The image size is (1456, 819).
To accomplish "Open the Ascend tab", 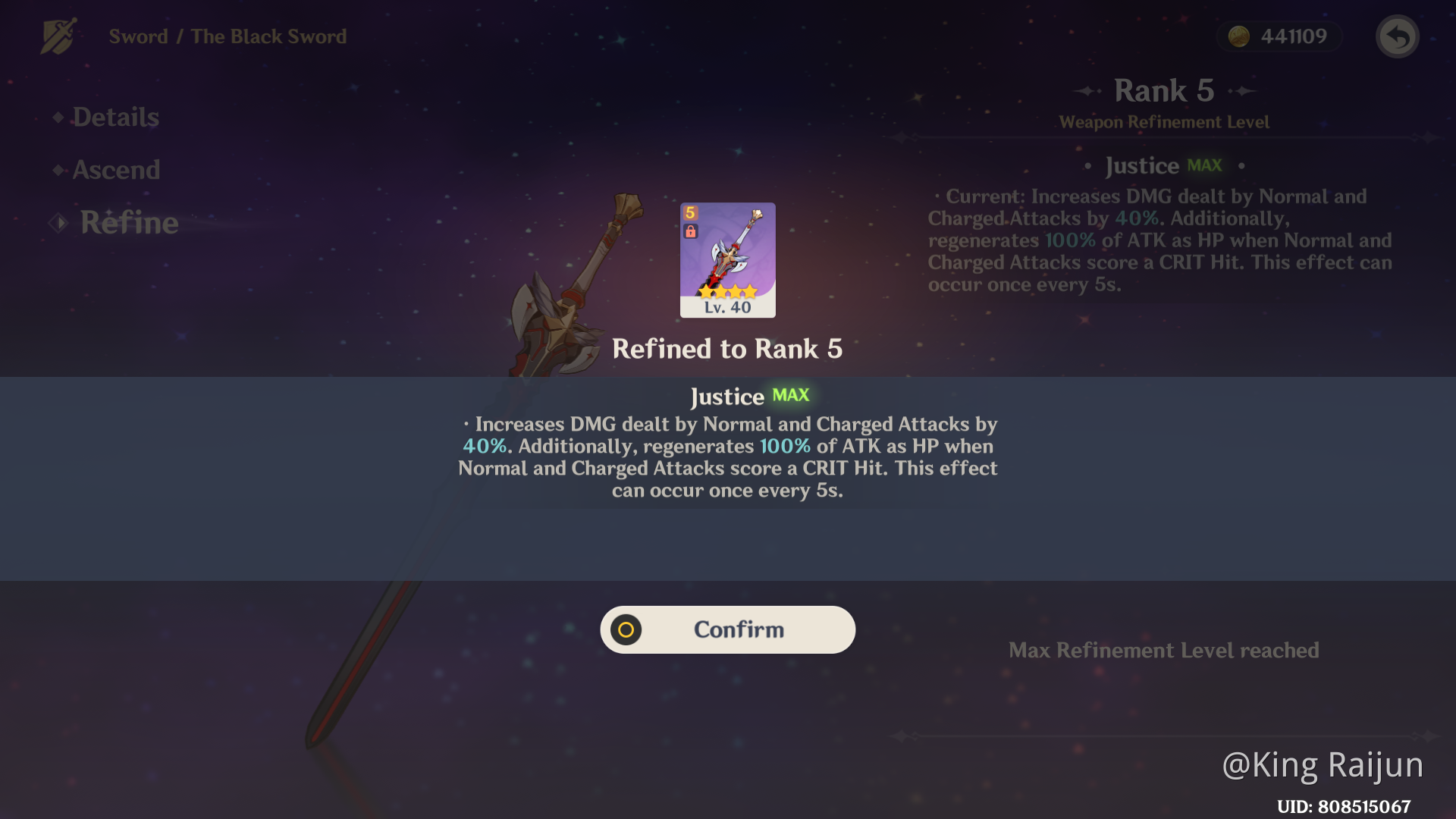I will click(116, 170).
